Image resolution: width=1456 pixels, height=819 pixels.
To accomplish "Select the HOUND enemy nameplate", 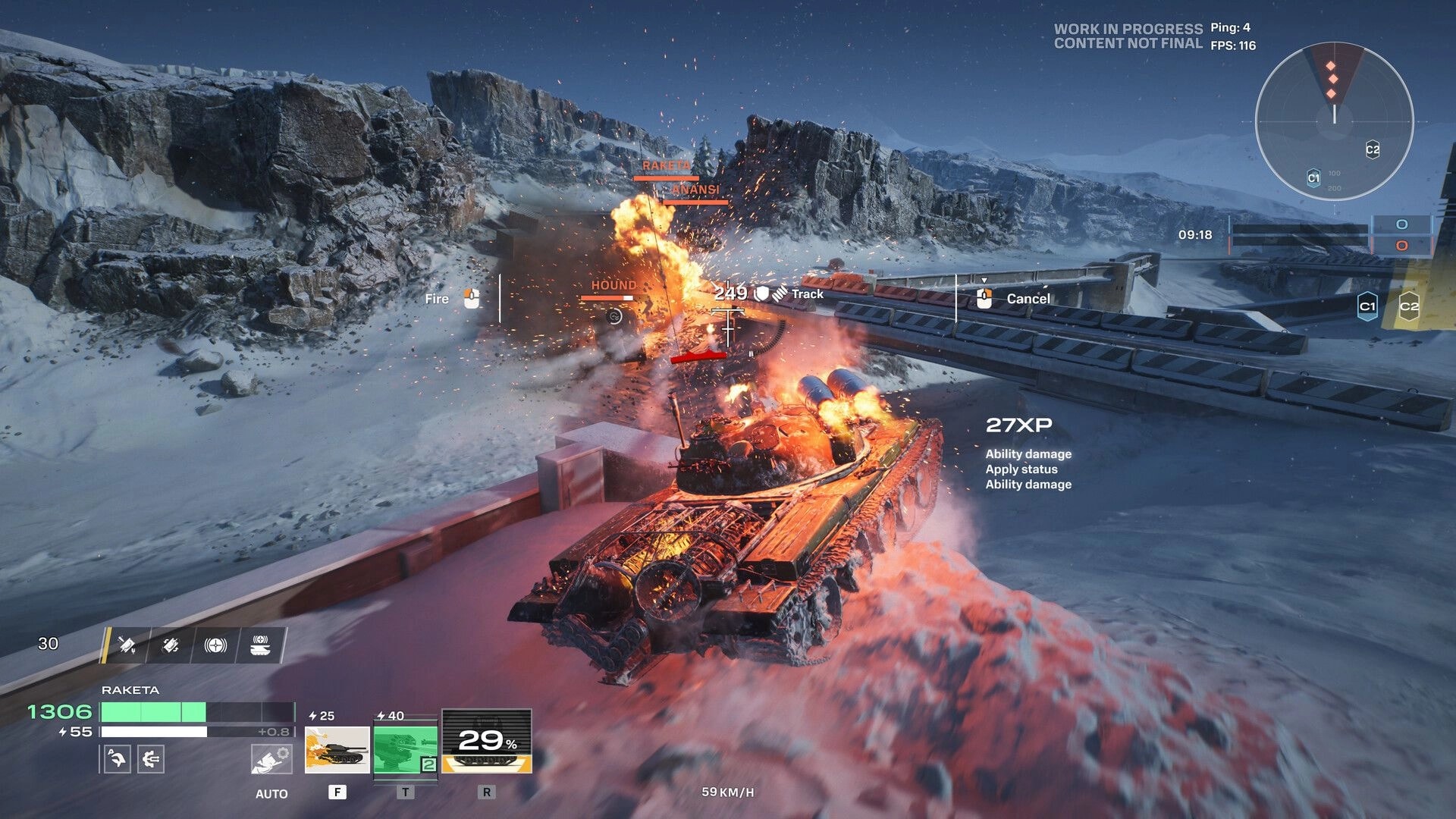I will 614,284.
